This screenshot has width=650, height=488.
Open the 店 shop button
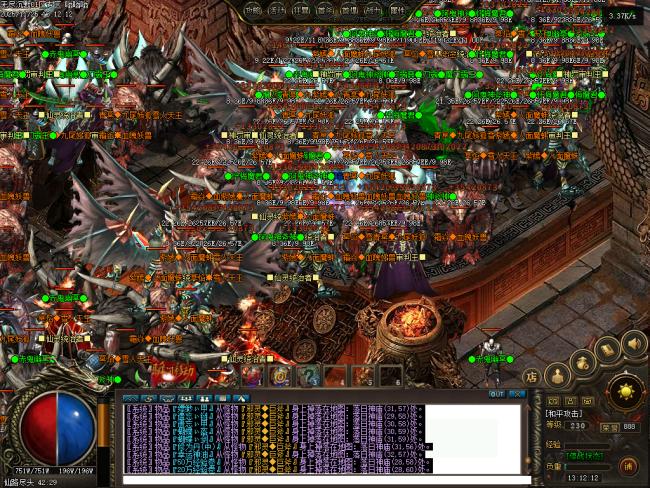click(x=534, y=378)
